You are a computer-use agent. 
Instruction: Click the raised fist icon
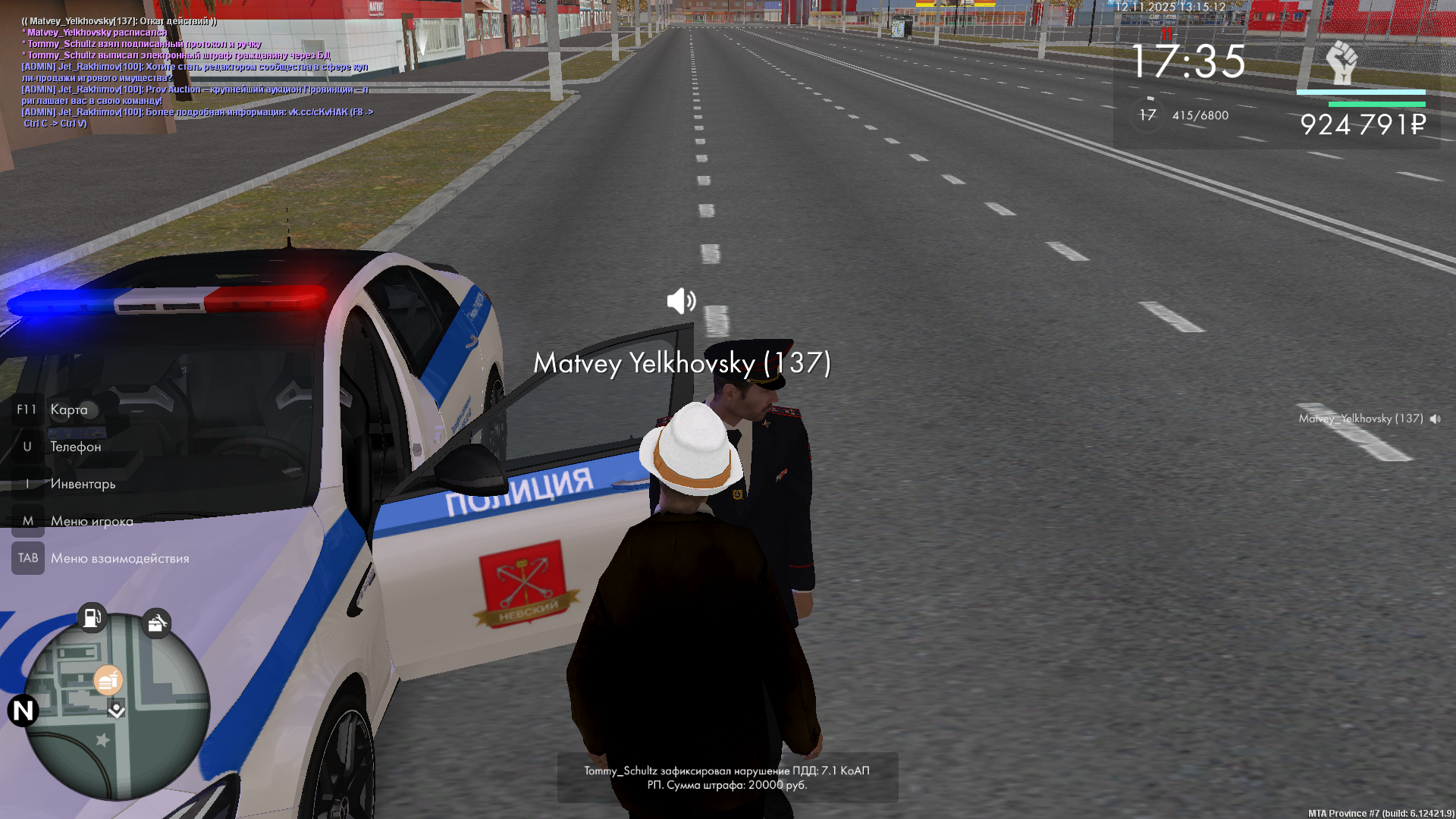[x=1341, y=62]
